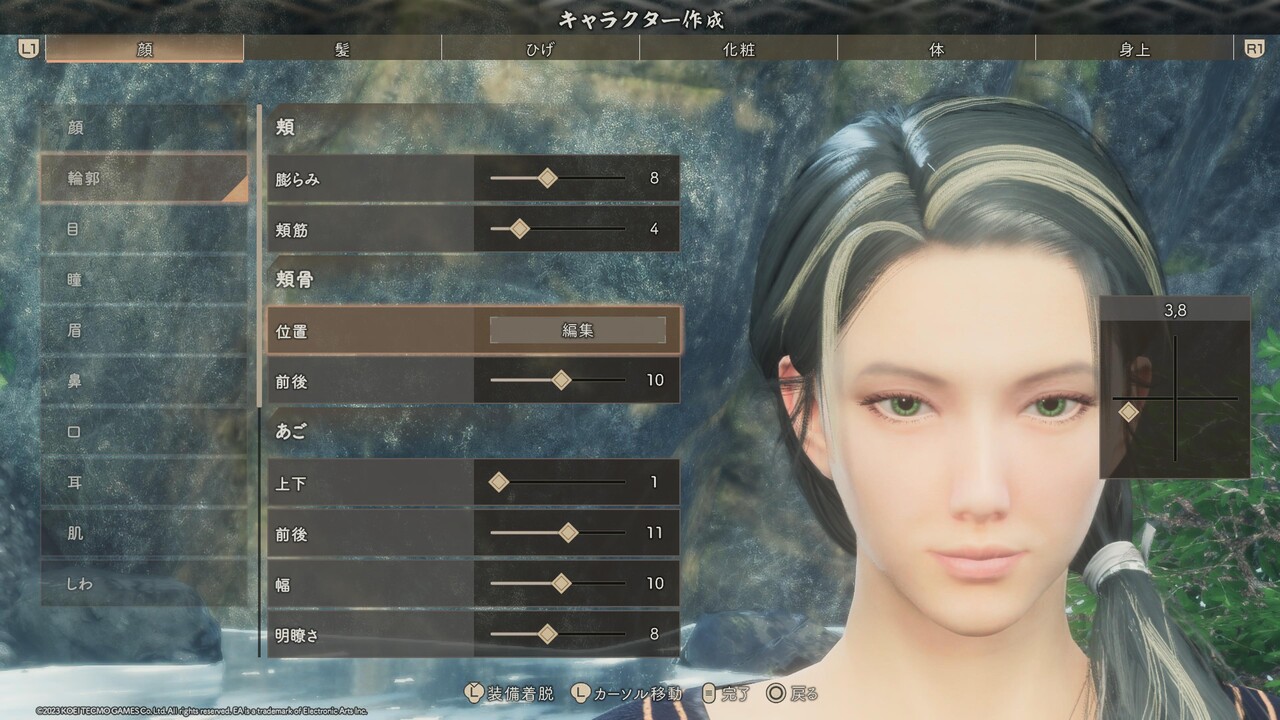Open the 瞳 pupil category
The height and width of the screenshot is (720, 1280).
click(x=144, y=280)
